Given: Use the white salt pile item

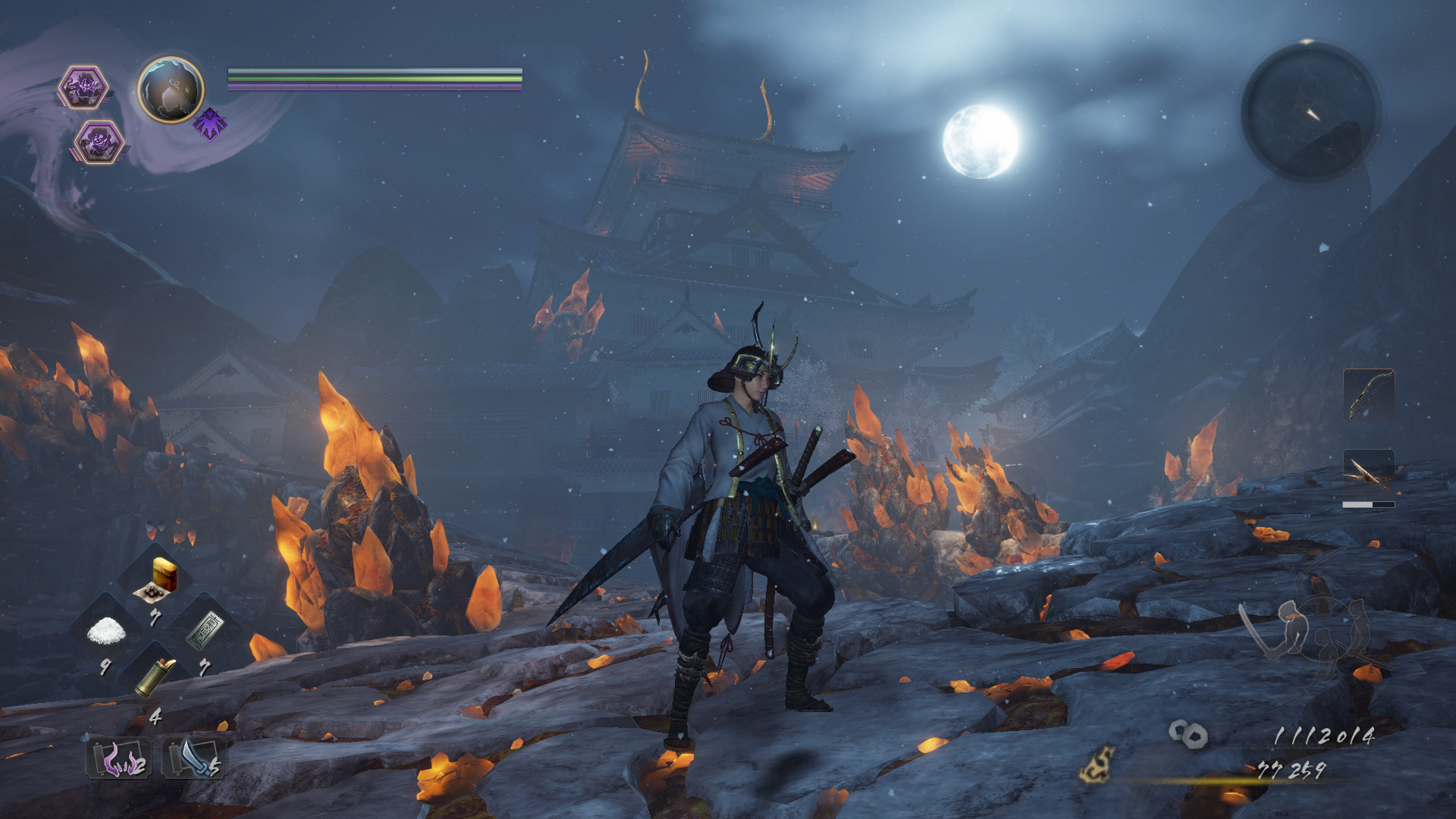Looking at the screenshot, I should tap(105, 631).
